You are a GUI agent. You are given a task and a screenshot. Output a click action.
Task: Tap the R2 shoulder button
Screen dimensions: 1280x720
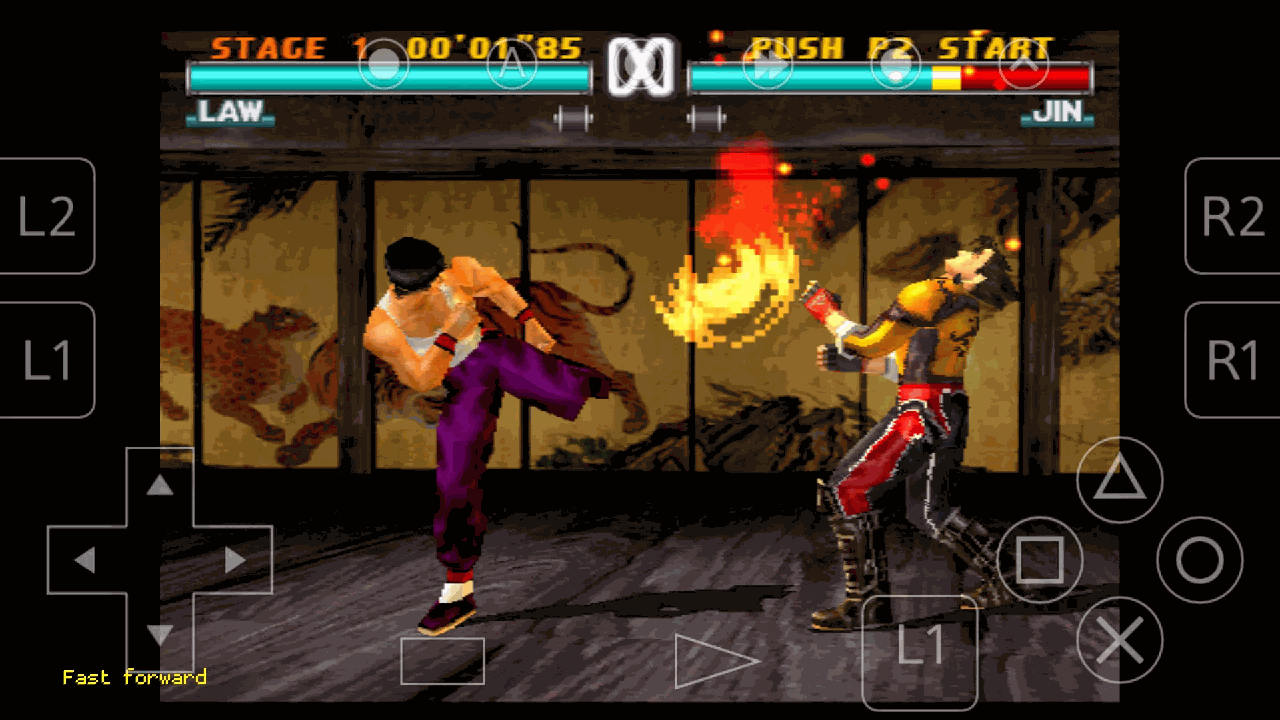pyautogui.click(x=1232, y=216)
